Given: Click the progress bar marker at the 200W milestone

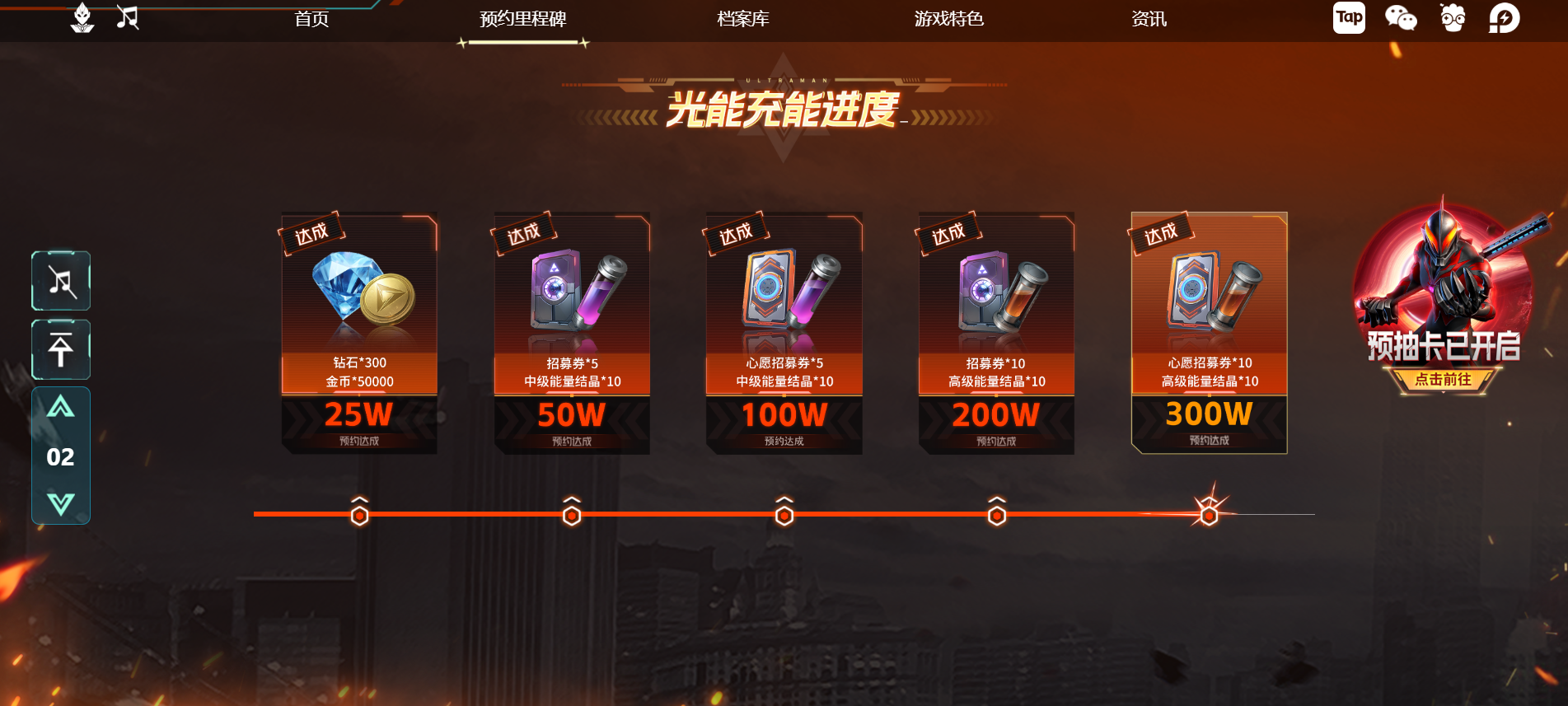Looking at the screenshot, I should 997,515.
